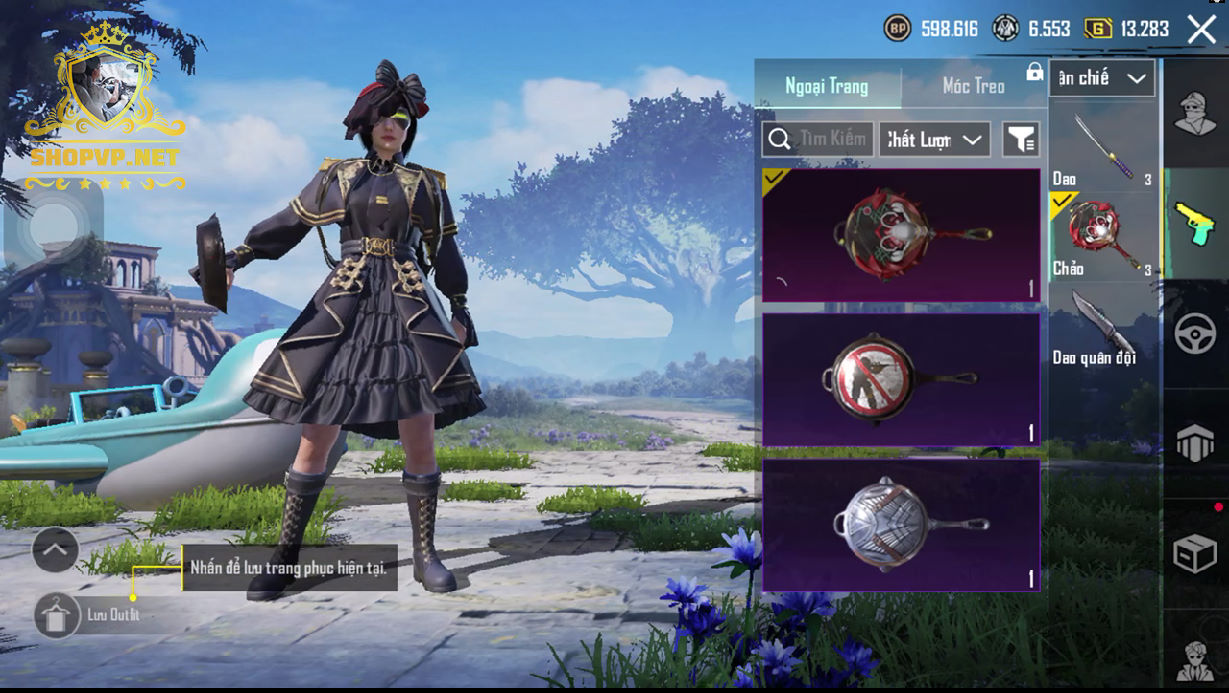The image size is (1229, 693).
Task: Open the crate box section icon
Action: click(1194, 552)
